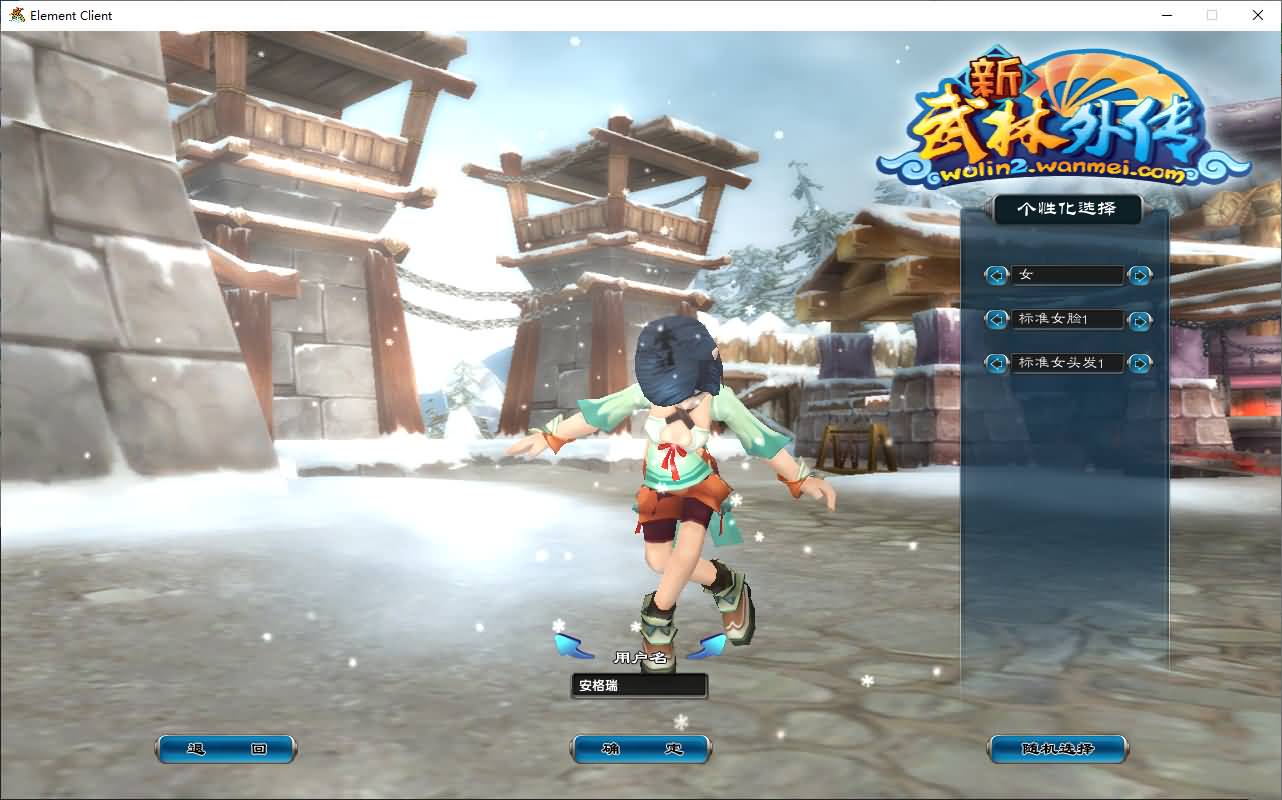The width and height of the screenshot is (1282, 800).
Task: Click the left arrow beside 标准女脸1
Action: click(x=996, y=319)
